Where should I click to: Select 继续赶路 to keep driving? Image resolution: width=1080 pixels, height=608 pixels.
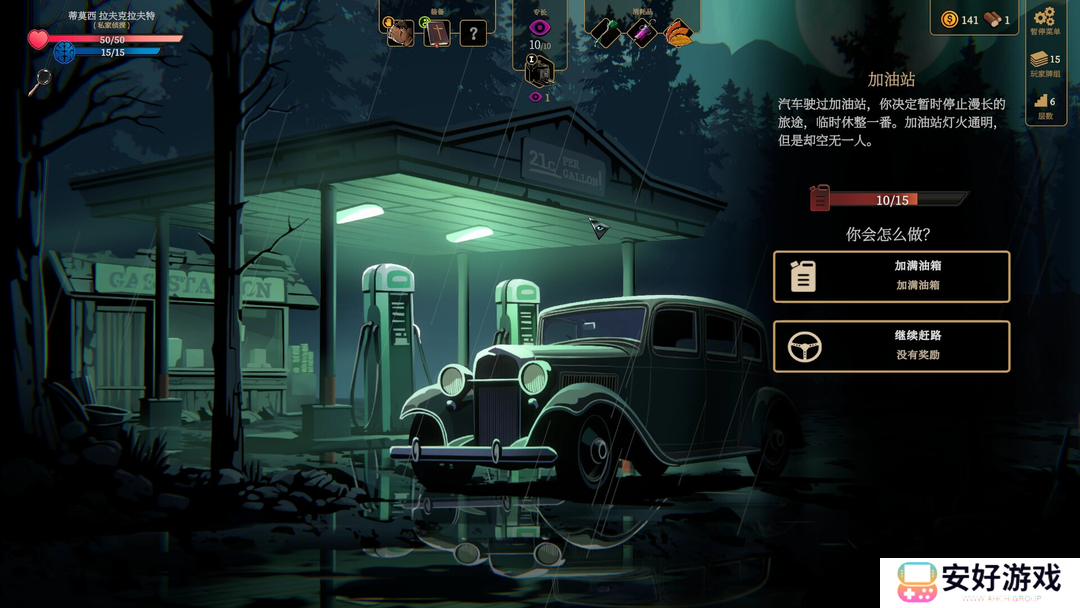(x=891, y=346)
